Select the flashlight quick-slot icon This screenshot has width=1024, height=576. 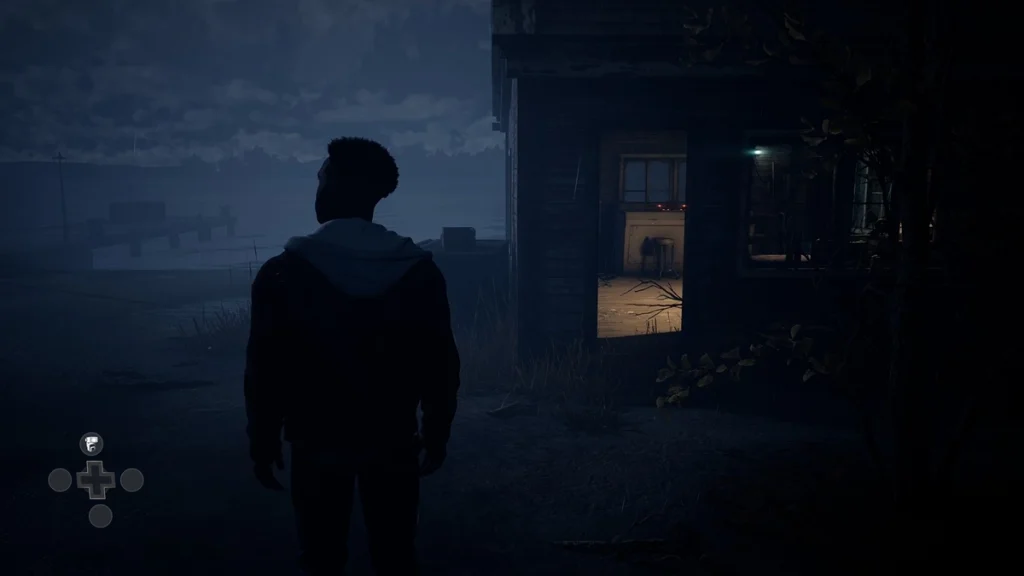coord(92,443)
